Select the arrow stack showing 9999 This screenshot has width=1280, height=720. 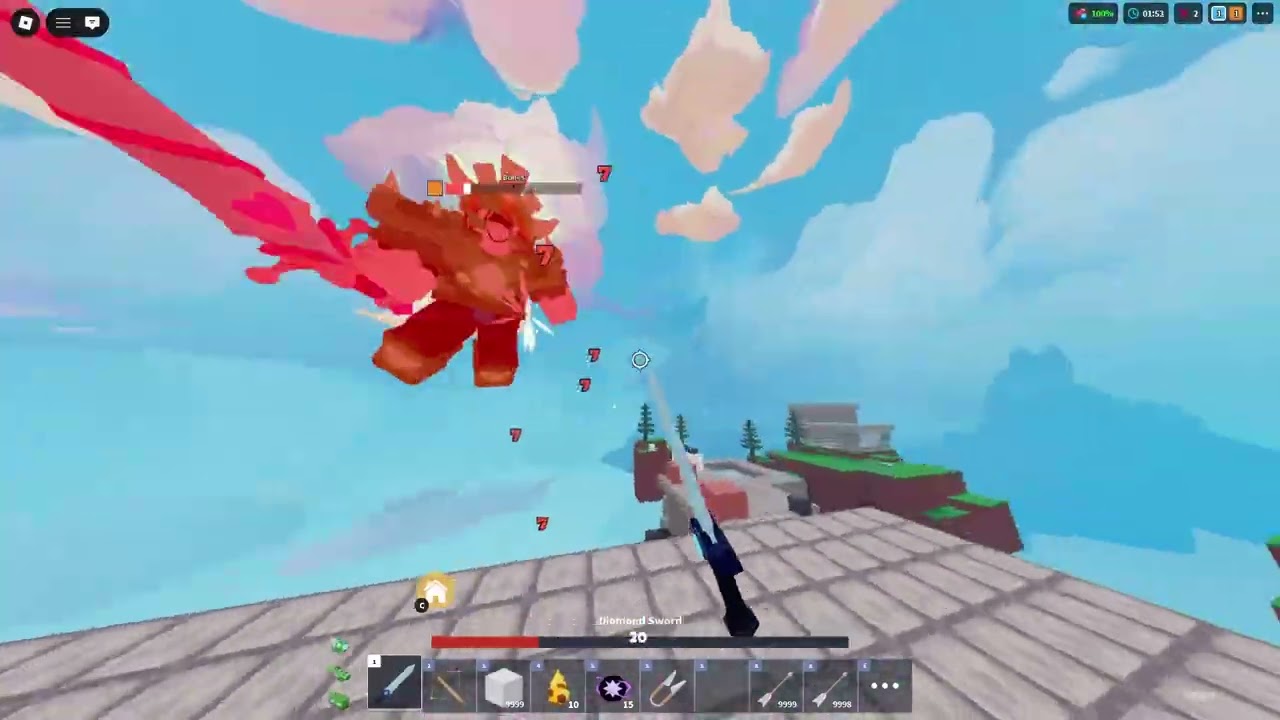click(776, 685)
